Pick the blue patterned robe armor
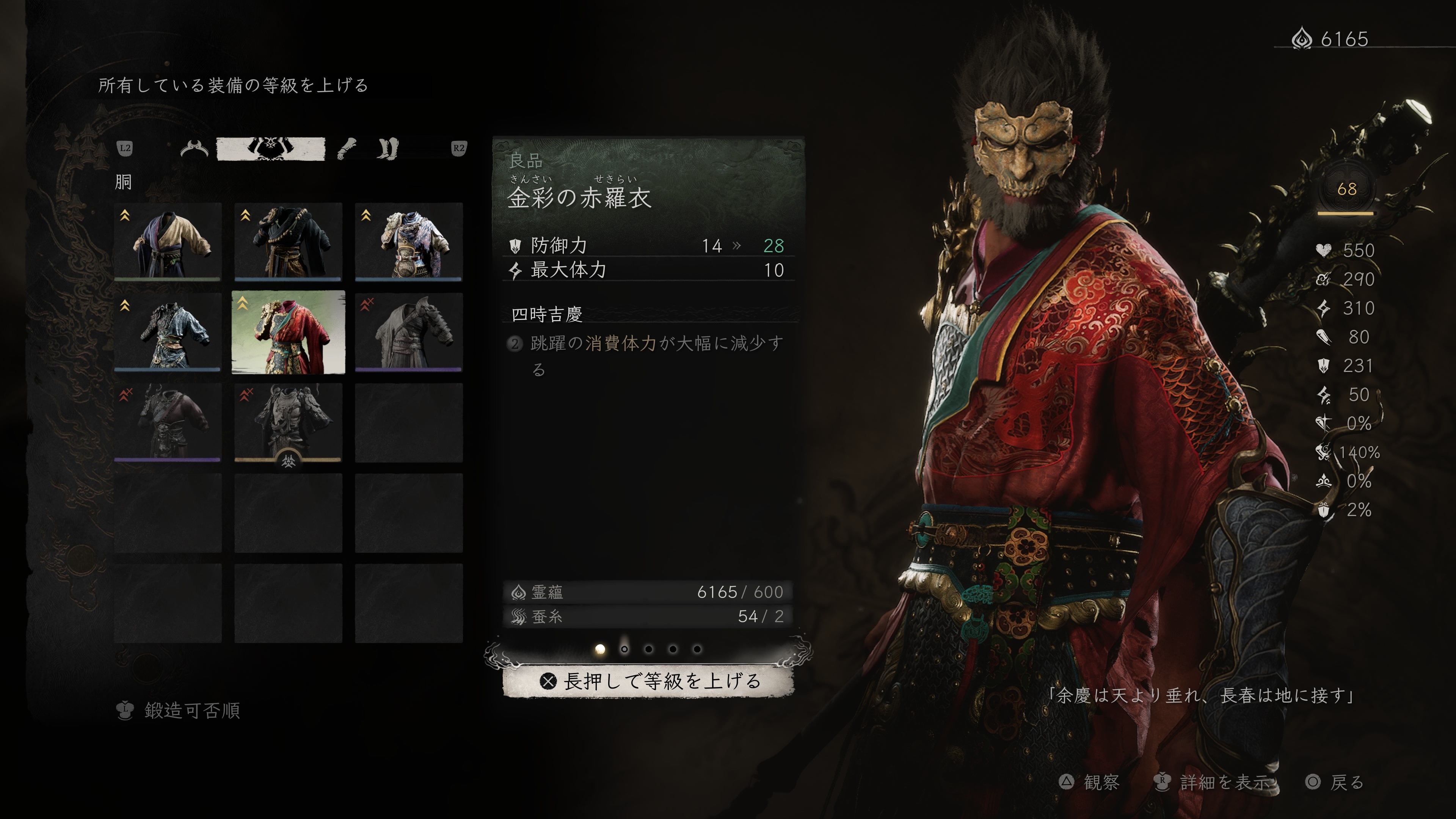The height and width of the screenshot is (819, 1456). [167, 333]
